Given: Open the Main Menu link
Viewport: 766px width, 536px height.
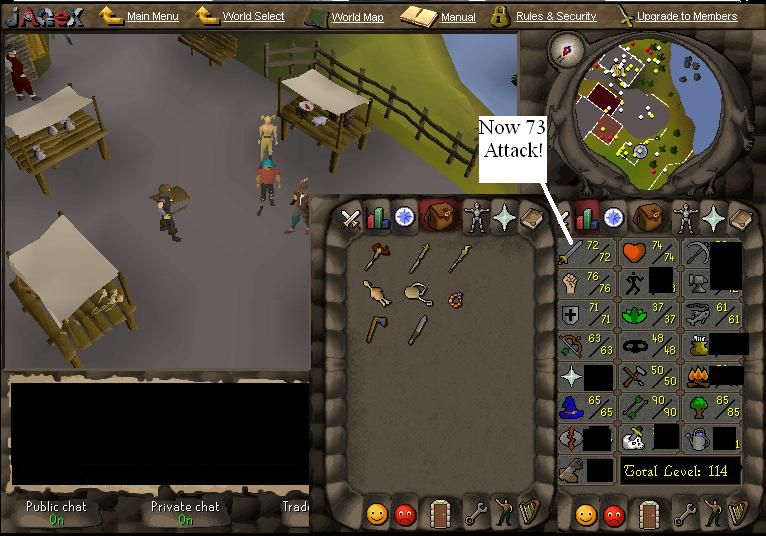Looking at the screenshot, I should coord(152,17).
